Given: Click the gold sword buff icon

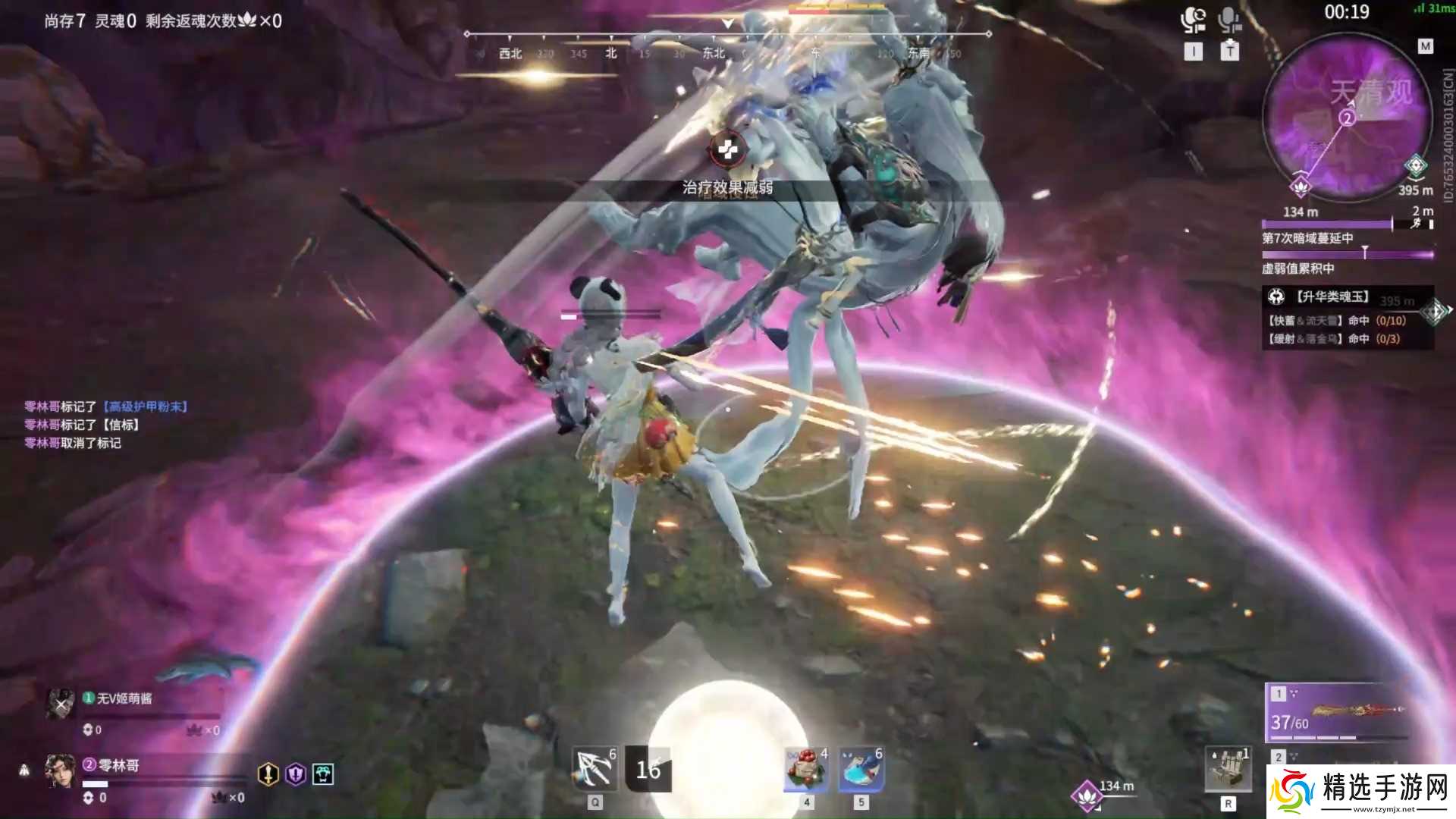Looking at the screenshot, I should point(268,773).
